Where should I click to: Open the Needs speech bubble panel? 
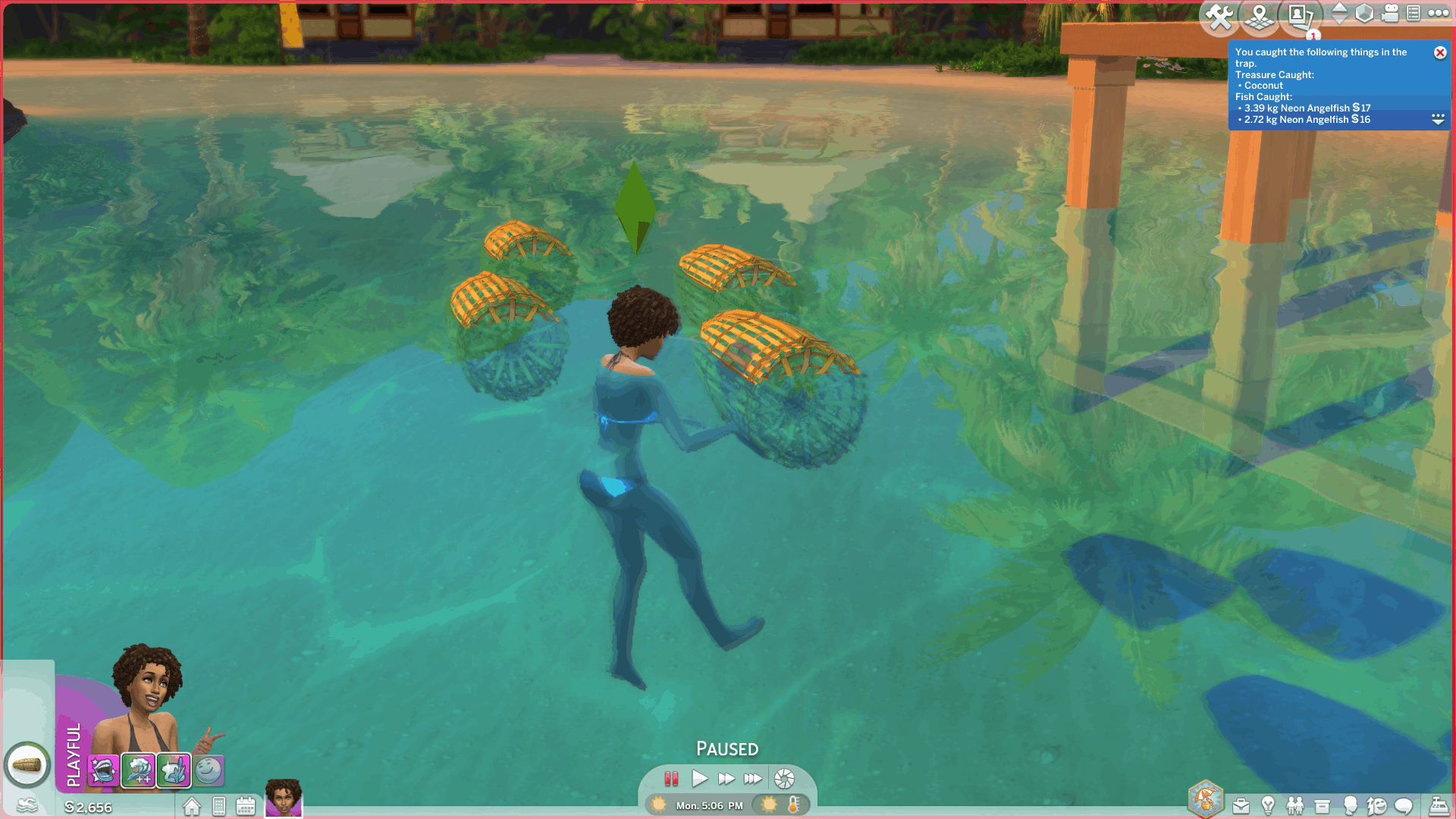tap(1404, 805)
